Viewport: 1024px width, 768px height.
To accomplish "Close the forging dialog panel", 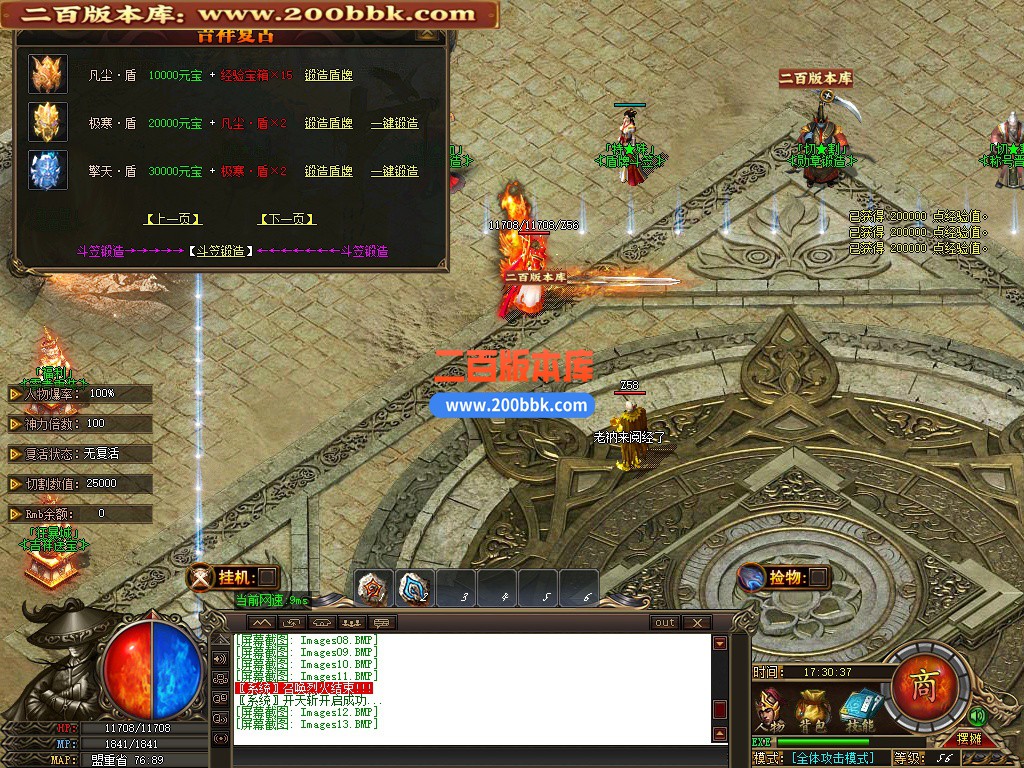I will (428, 33).
